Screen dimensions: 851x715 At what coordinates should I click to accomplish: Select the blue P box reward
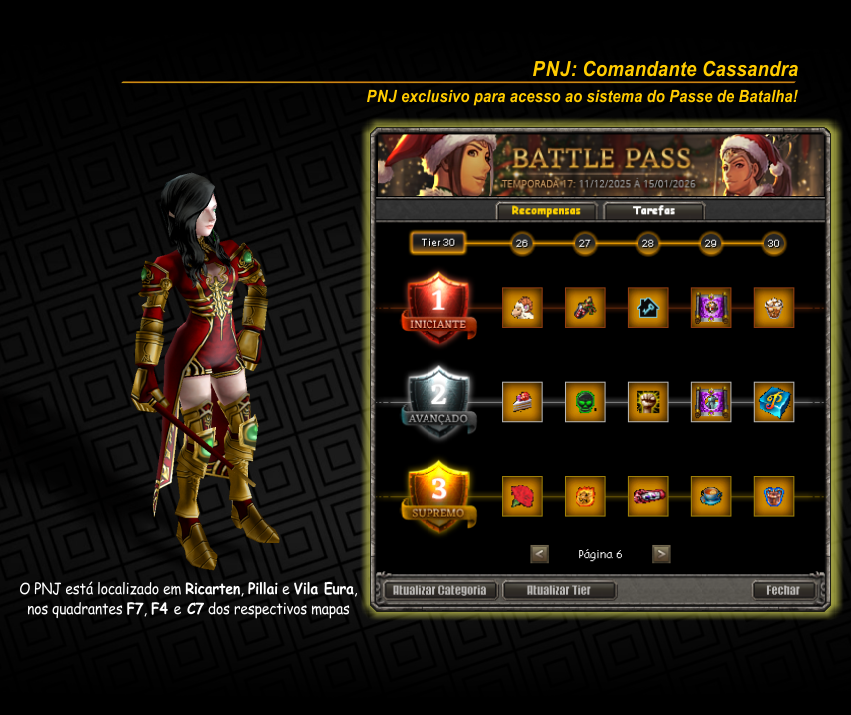click(x=774, y=402)
